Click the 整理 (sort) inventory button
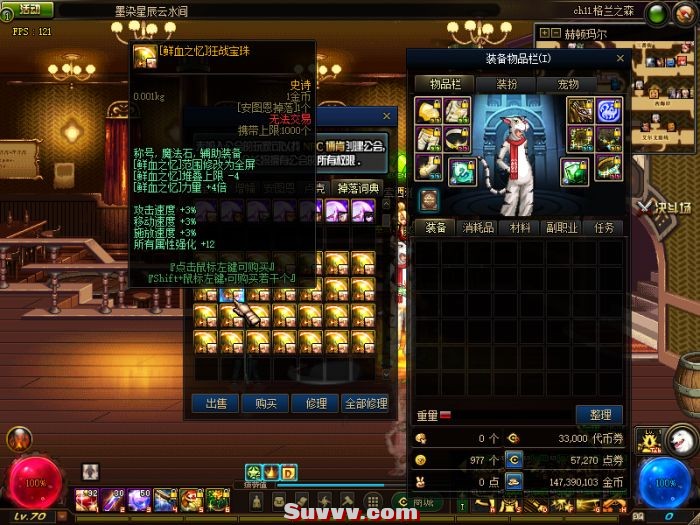This screenshot has width=700, height=525. click(x=599, y=414)
